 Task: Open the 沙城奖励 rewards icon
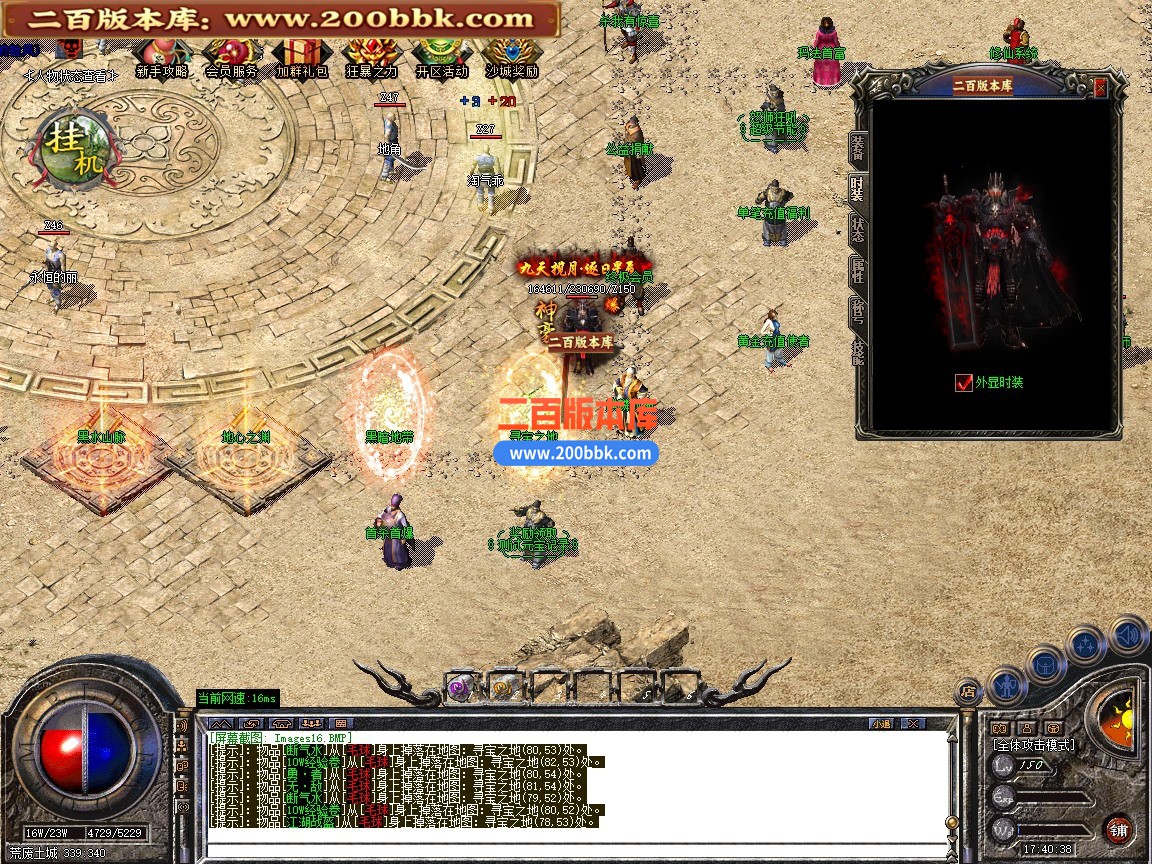512,58
